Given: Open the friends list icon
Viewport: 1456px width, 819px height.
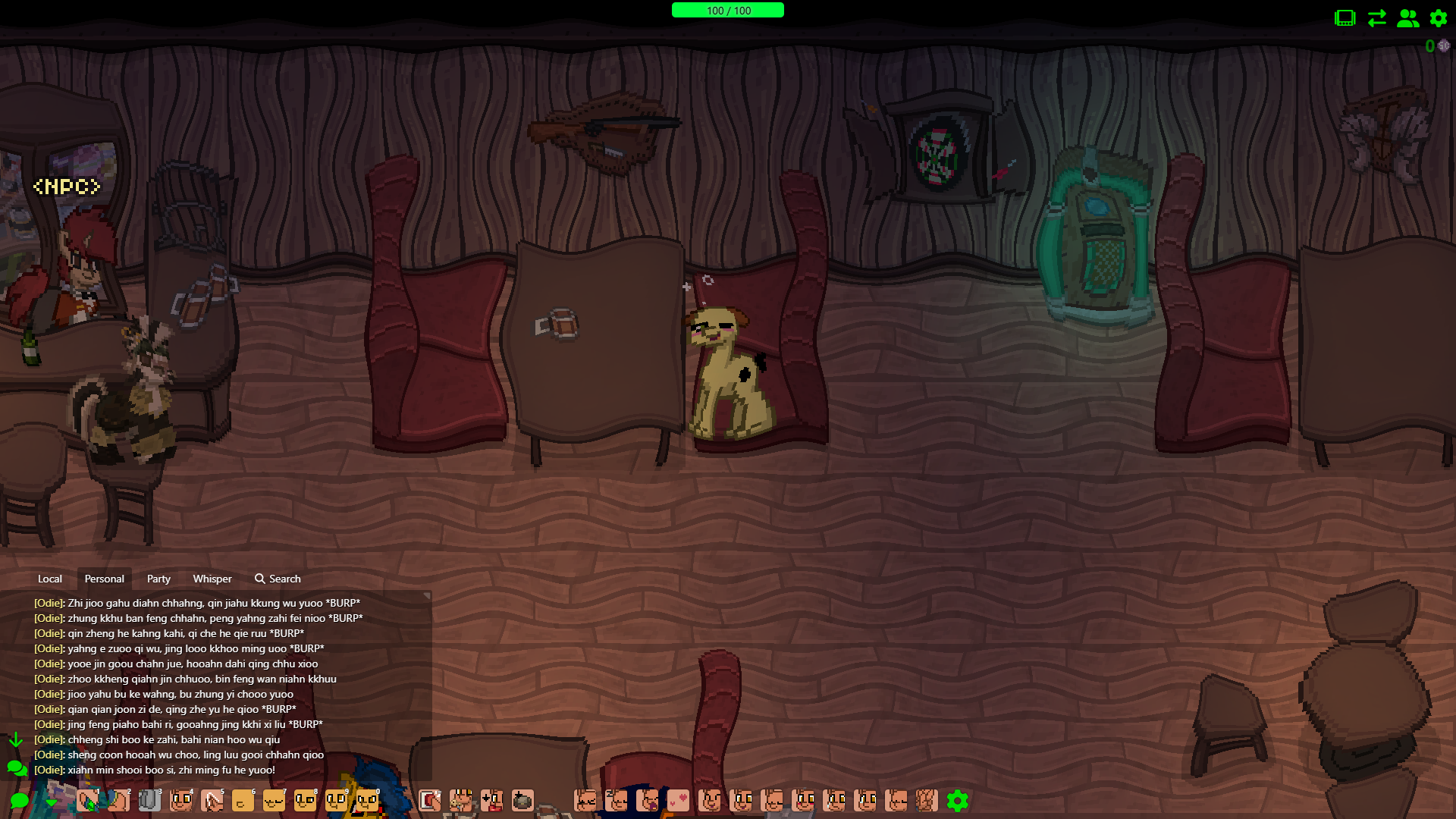Looking at the screenshot, I should (x=1407, y=18).
